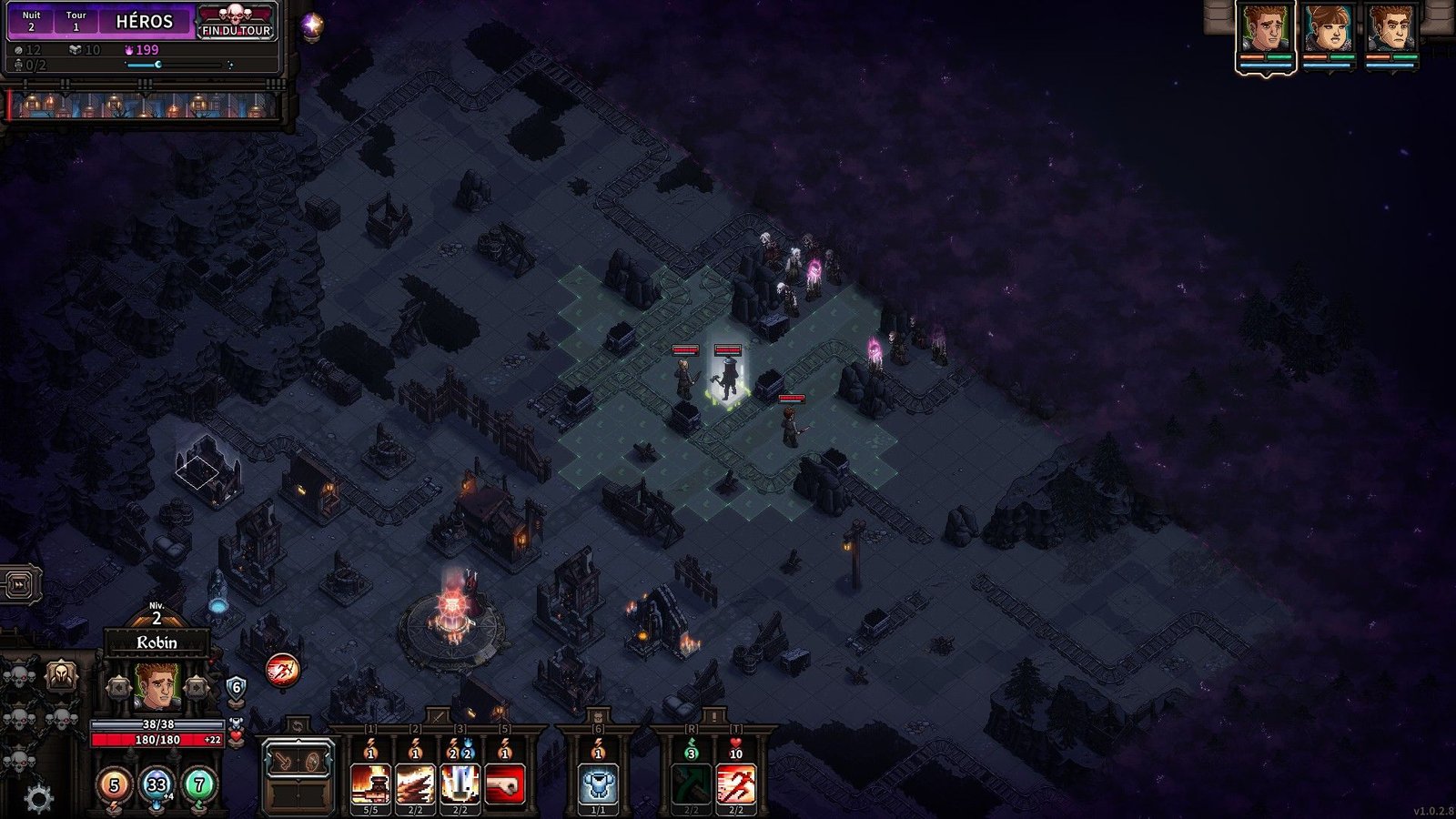Image resolution: width=1456 pixels, height=819 pixels.
Task: Use the slashing claw attack skill
Action: 415,783
